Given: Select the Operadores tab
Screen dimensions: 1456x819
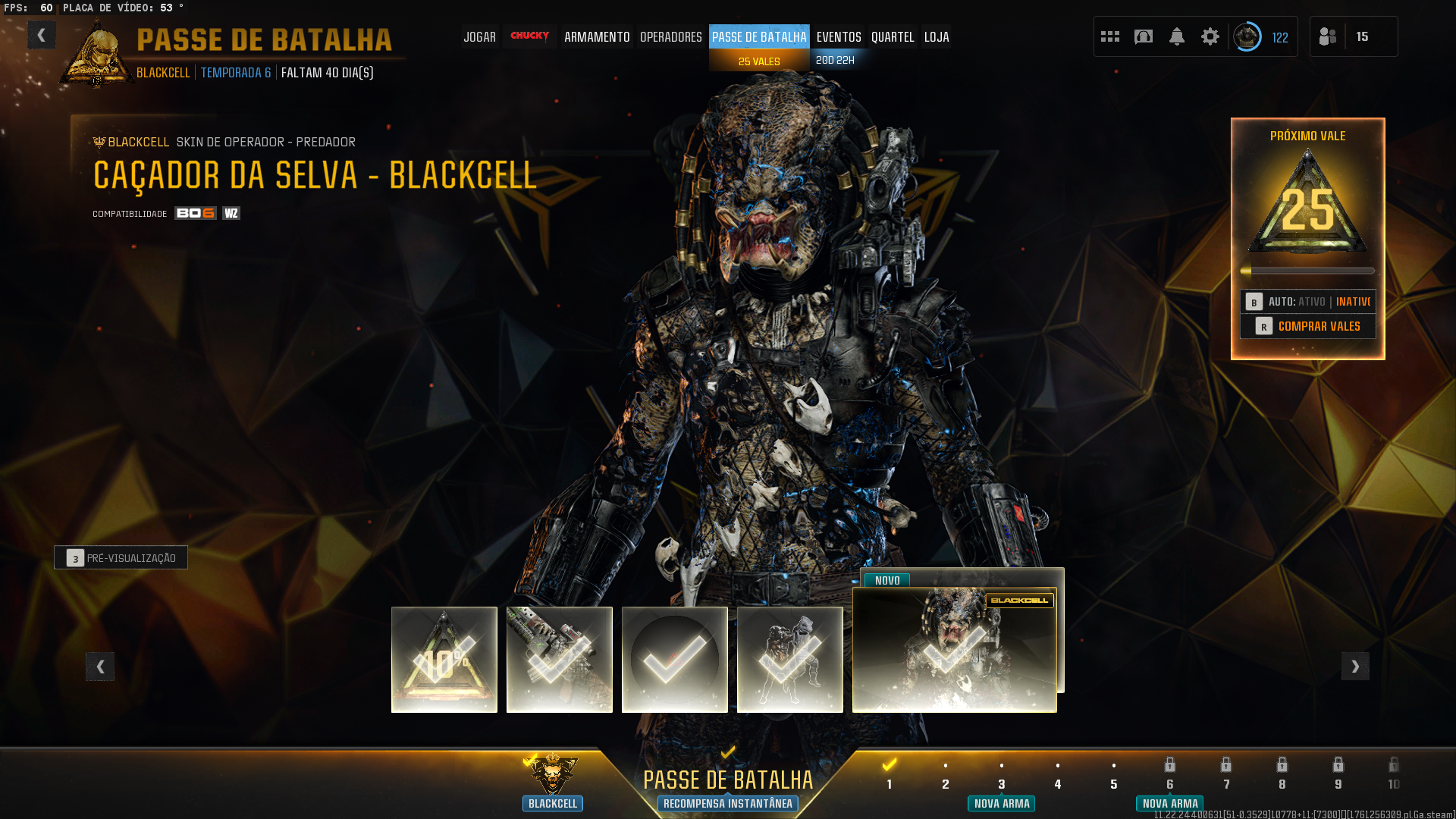Looking at the screenshot, I should click(x=670, y=36).
